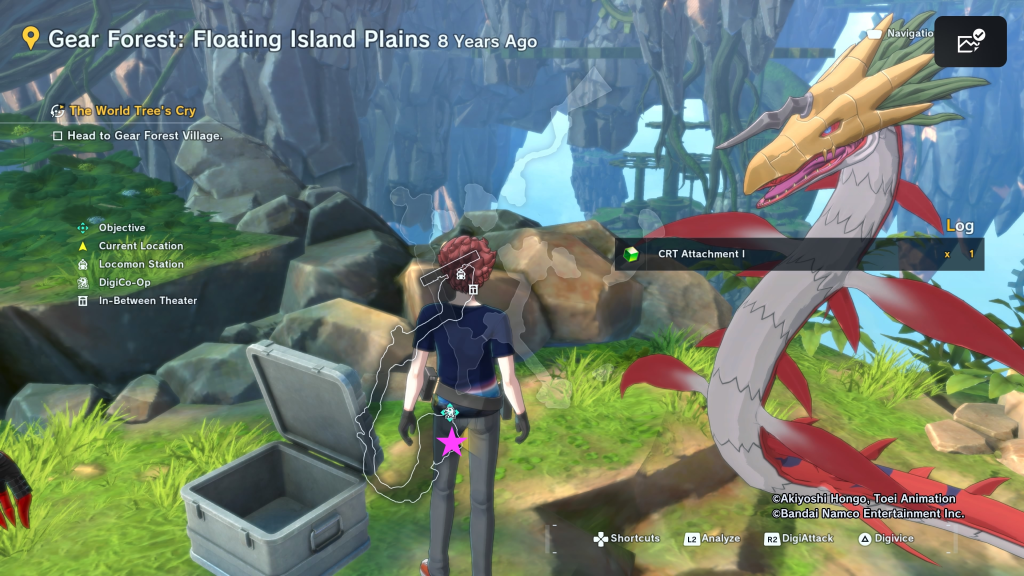Select the Locomon Station legend entry
Screen dimensions: 1024x576
point(140,264)
